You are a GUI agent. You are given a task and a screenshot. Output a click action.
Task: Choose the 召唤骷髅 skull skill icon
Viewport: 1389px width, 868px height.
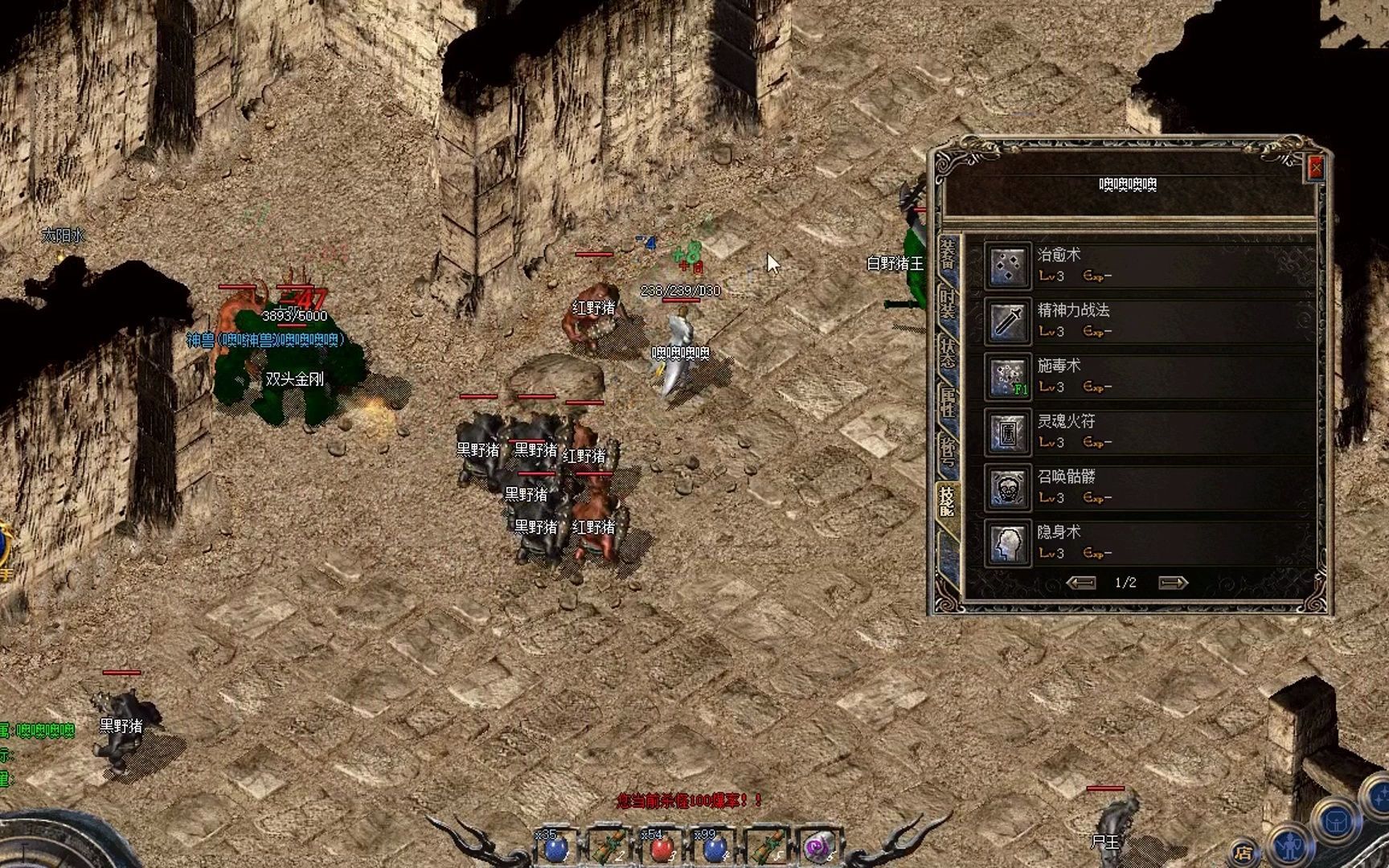pos(1008,487)
